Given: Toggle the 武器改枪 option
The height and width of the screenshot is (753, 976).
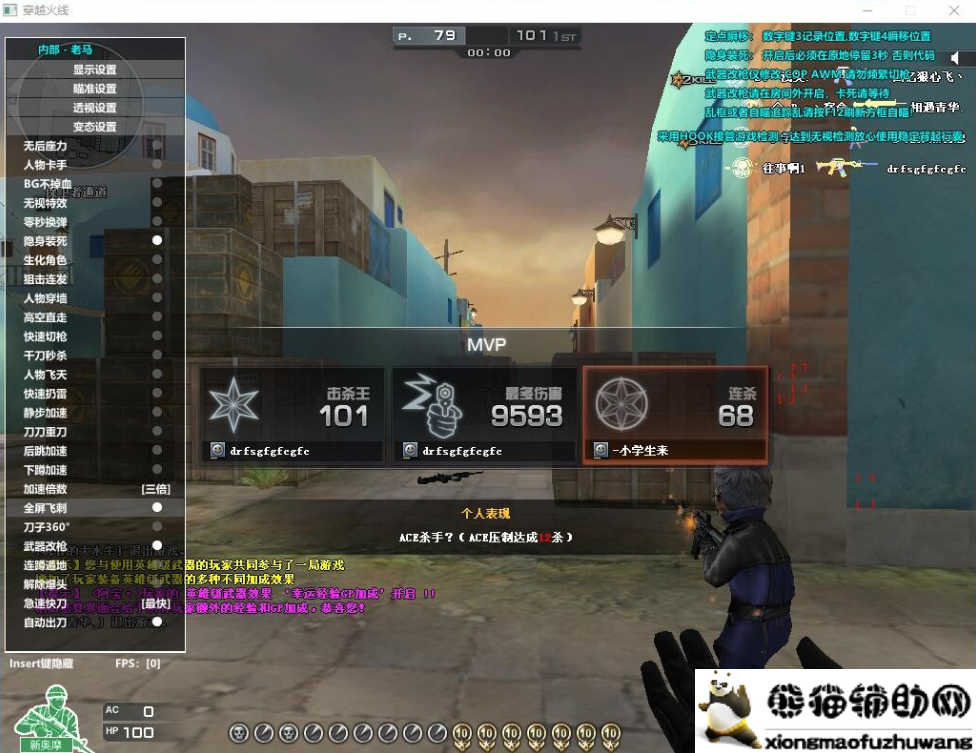Looking at the screenshot, I should [x=157, y=546].
